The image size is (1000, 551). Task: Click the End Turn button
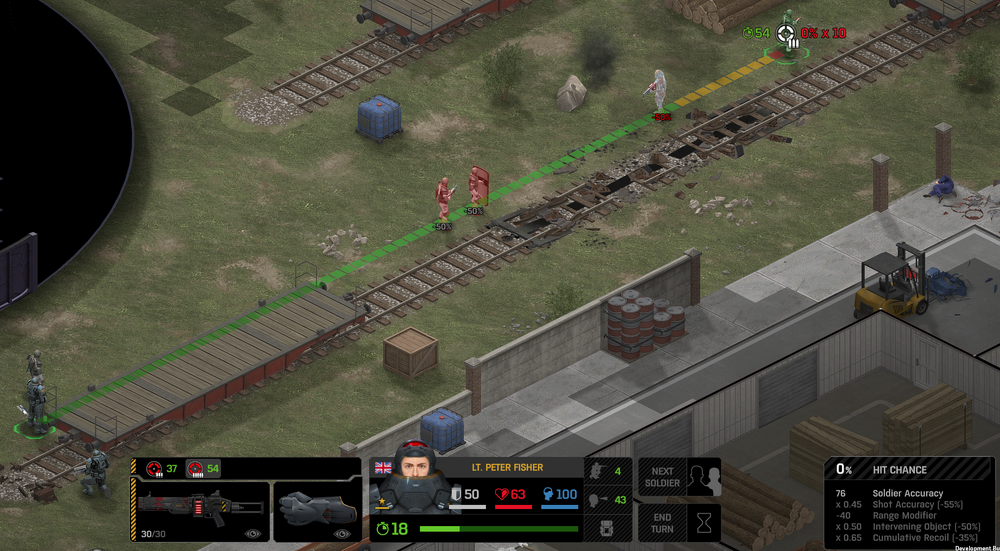click(680, 522)
